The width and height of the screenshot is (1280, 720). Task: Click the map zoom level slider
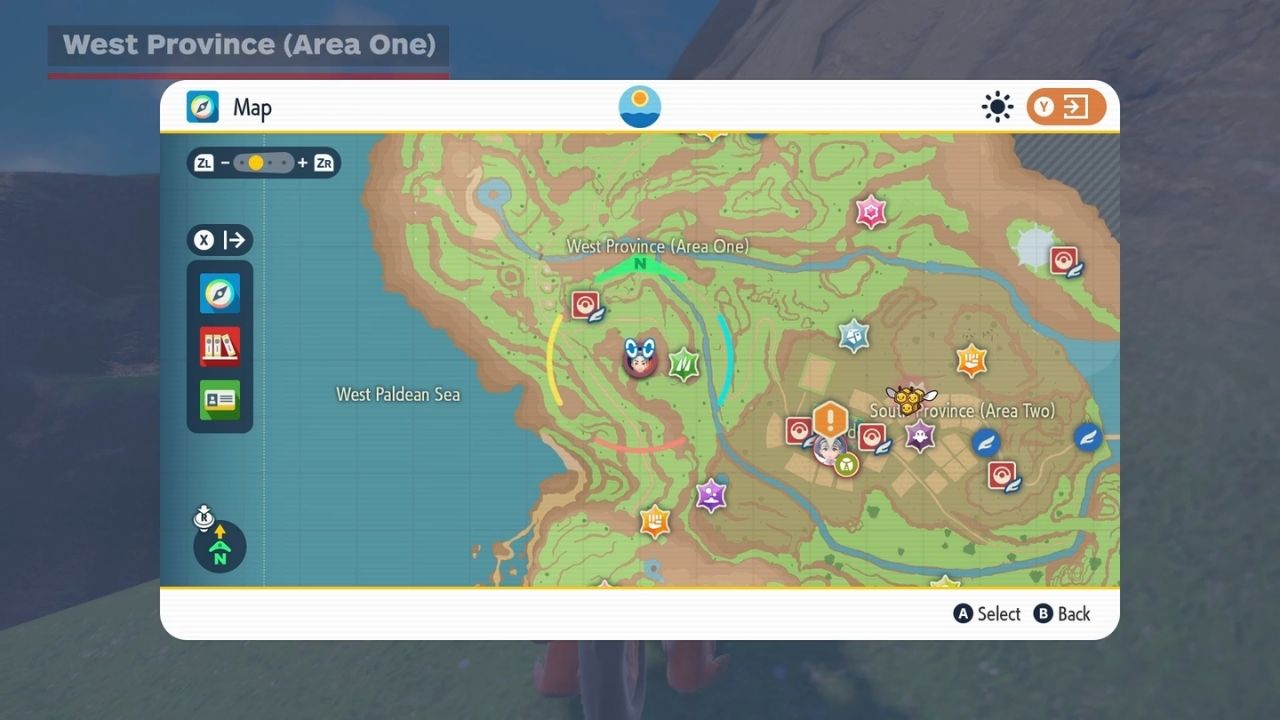coord(264,163)
